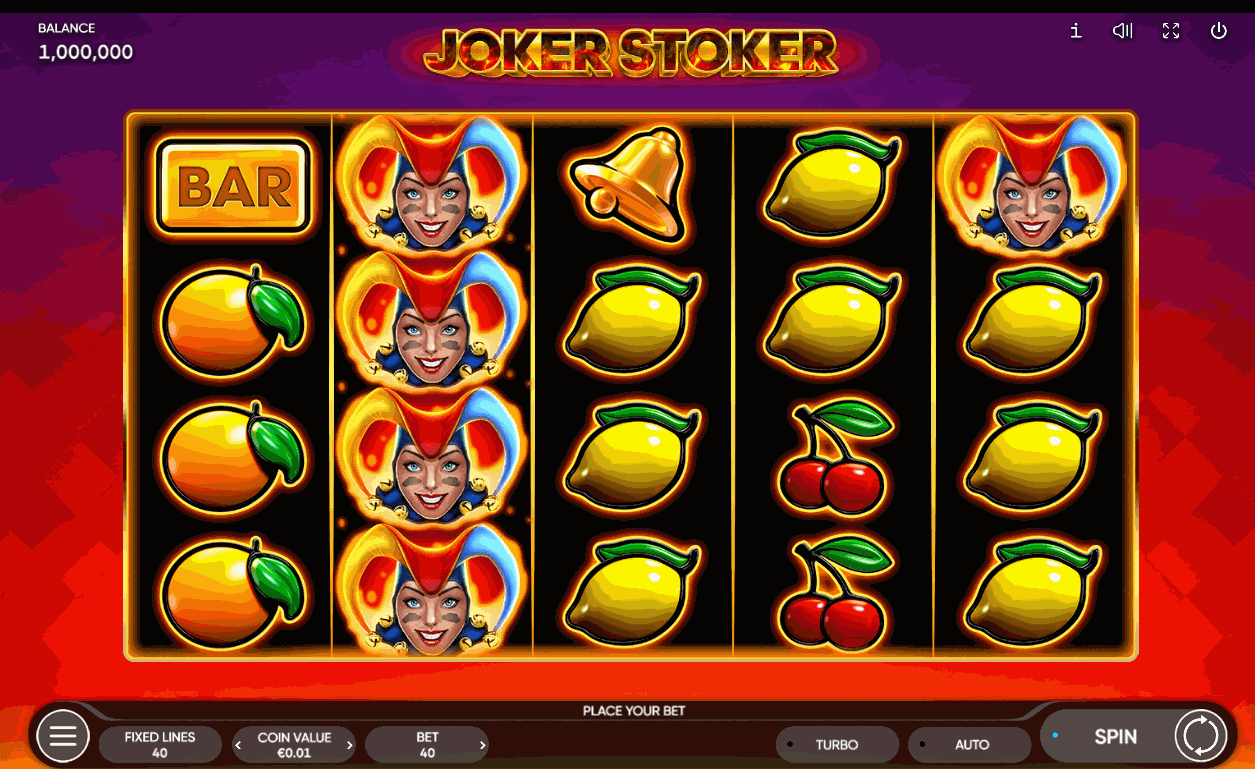Decrease the coin value with left arrow
This screenshot has width=1255, height=769.
pos(239,745)
